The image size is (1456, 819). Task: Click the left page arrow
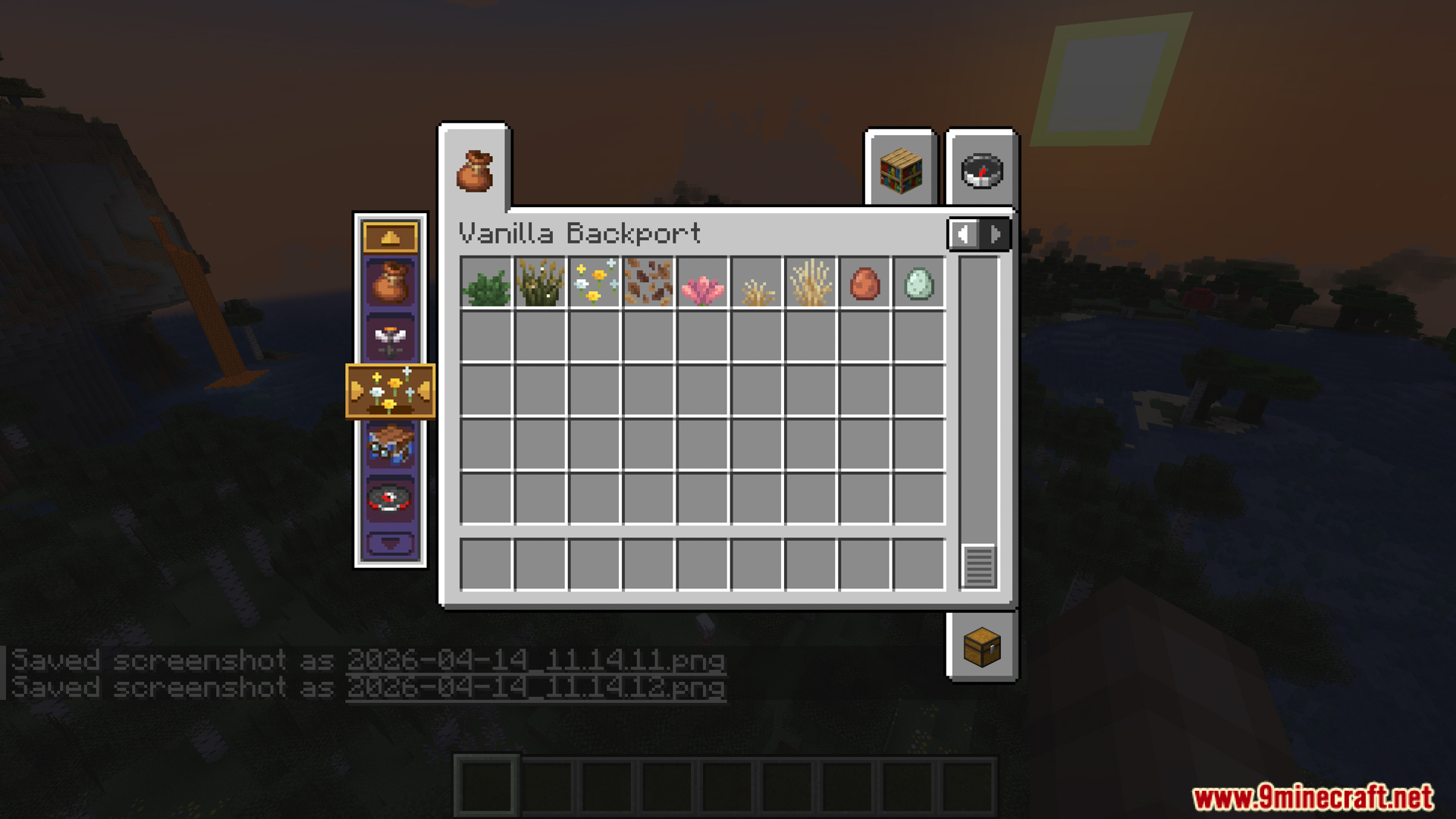click(x=964, y=234)
